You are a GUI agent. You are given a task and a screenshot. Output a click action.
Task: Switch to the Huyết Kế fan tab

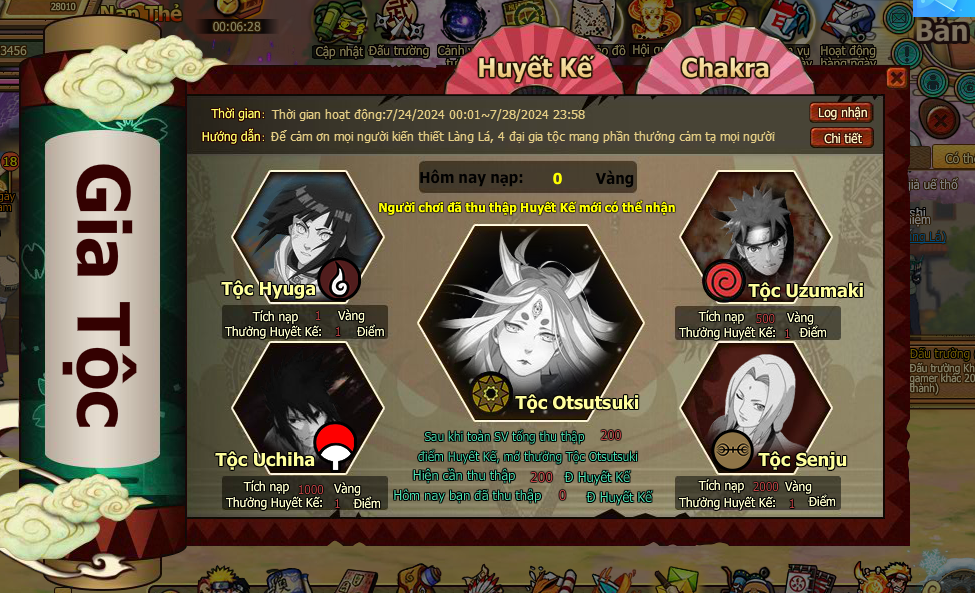pos(534,68)
